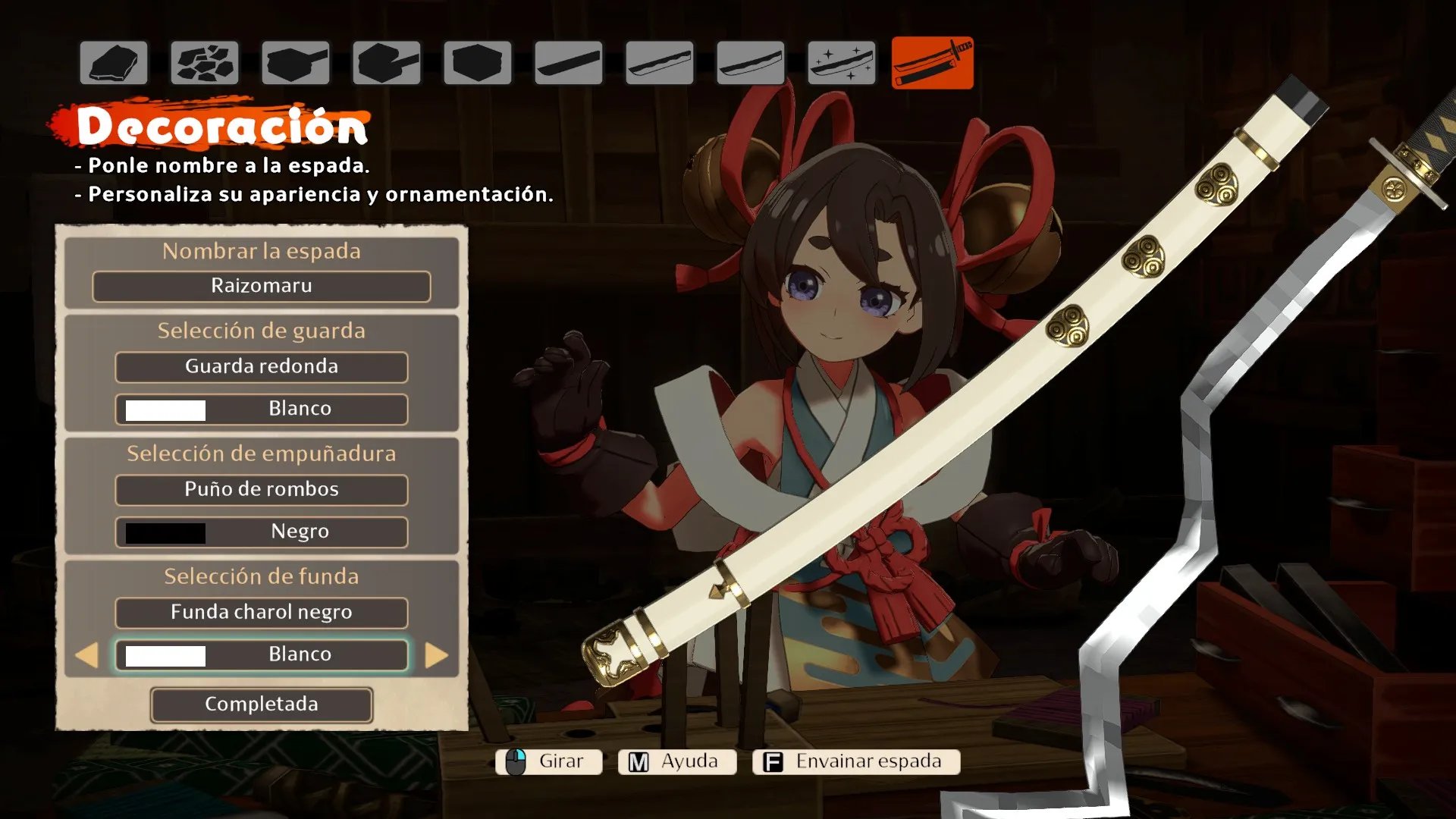The width and height of the screenshot is (1456, 819).
Task: Confirm with the Completada button
Action: [261, 704]
